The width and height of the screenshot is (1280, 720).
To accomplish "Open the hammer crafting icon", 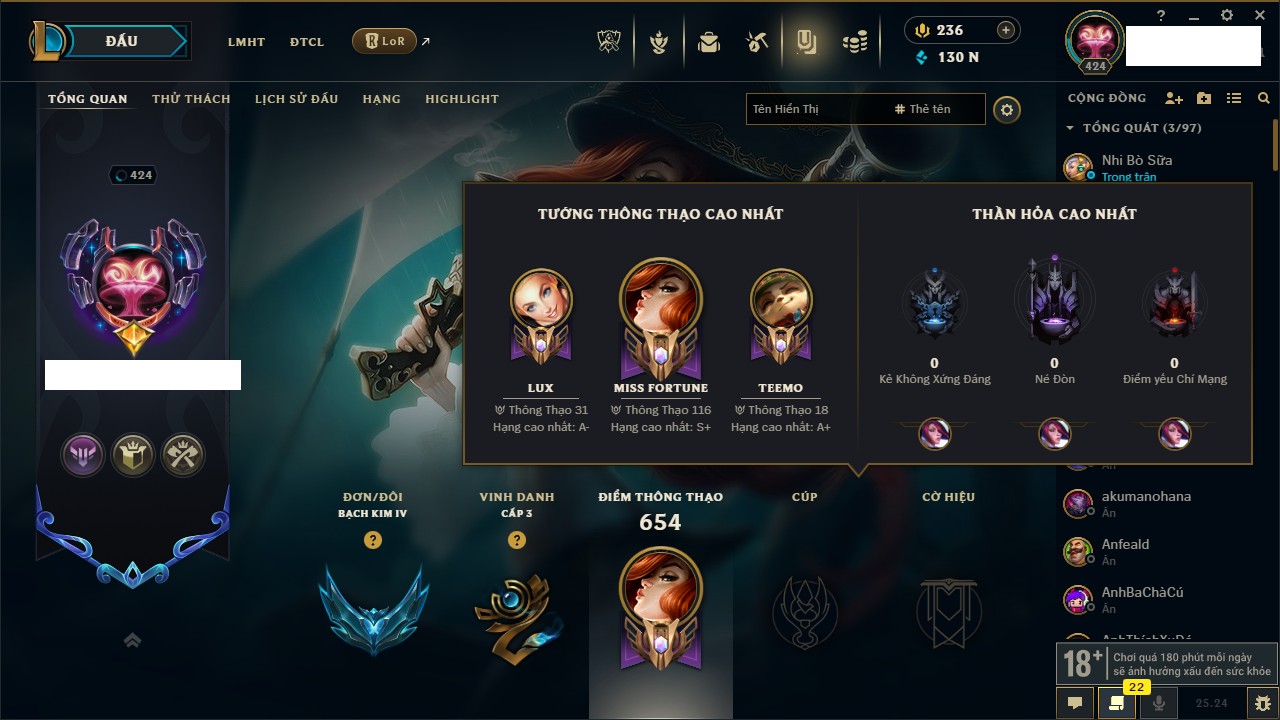I will [757, 42].
